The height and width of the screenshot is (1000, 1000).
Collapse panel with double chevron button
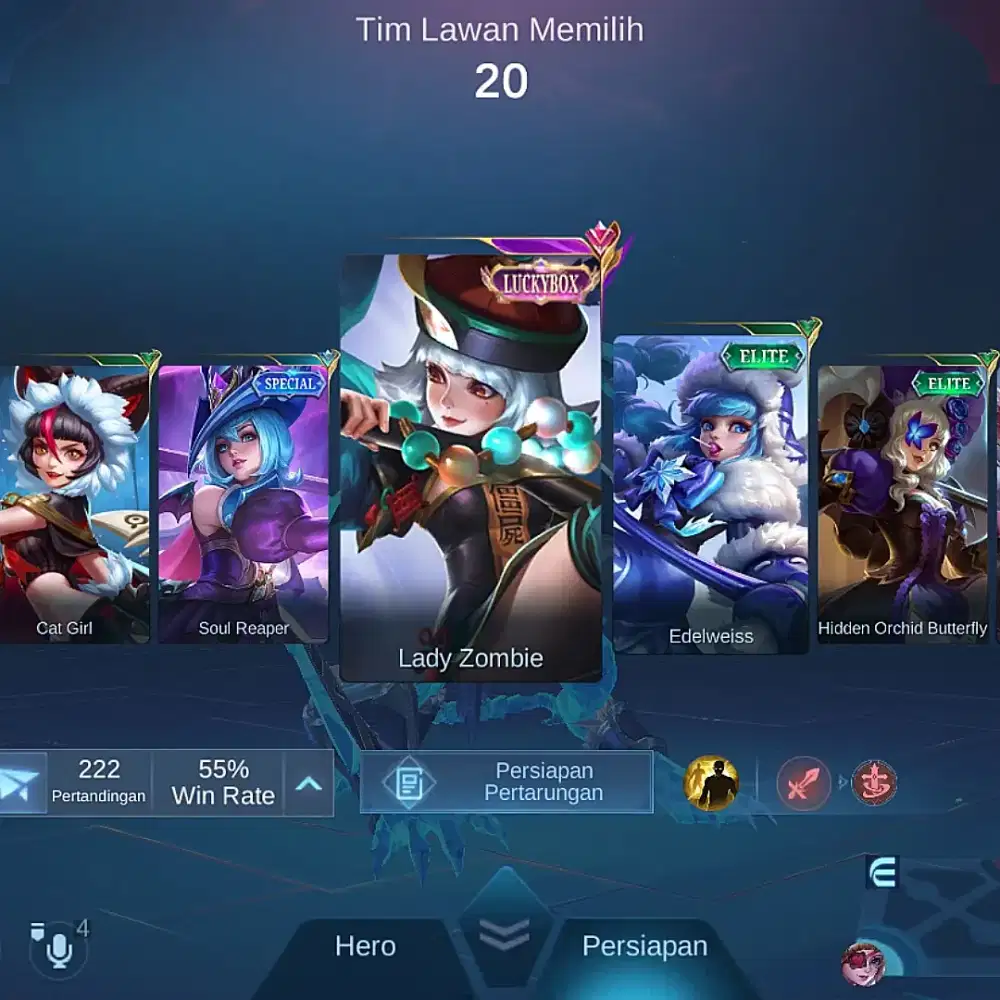coord(505,933)
